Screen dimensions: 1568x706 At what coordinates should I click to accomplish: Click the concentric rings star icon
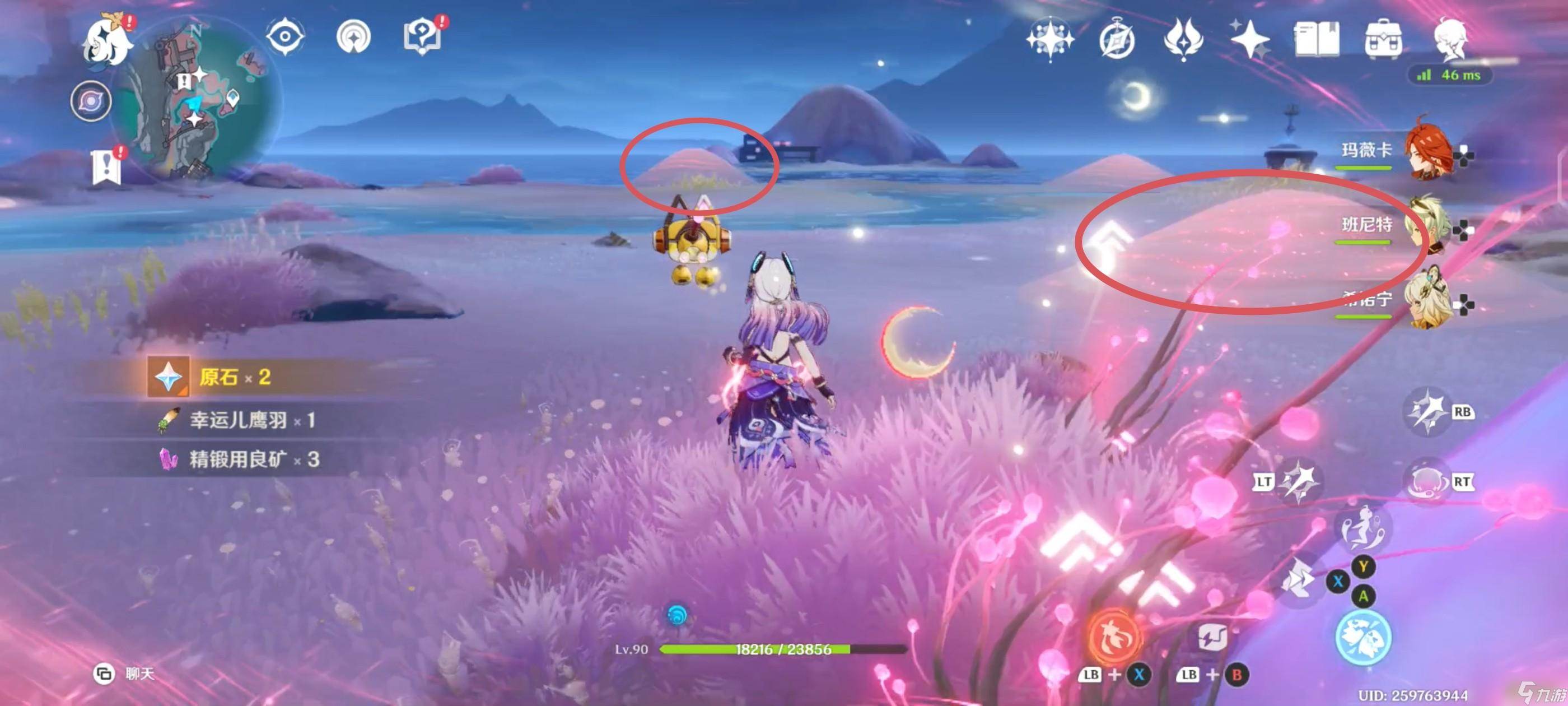coord(354,36)
